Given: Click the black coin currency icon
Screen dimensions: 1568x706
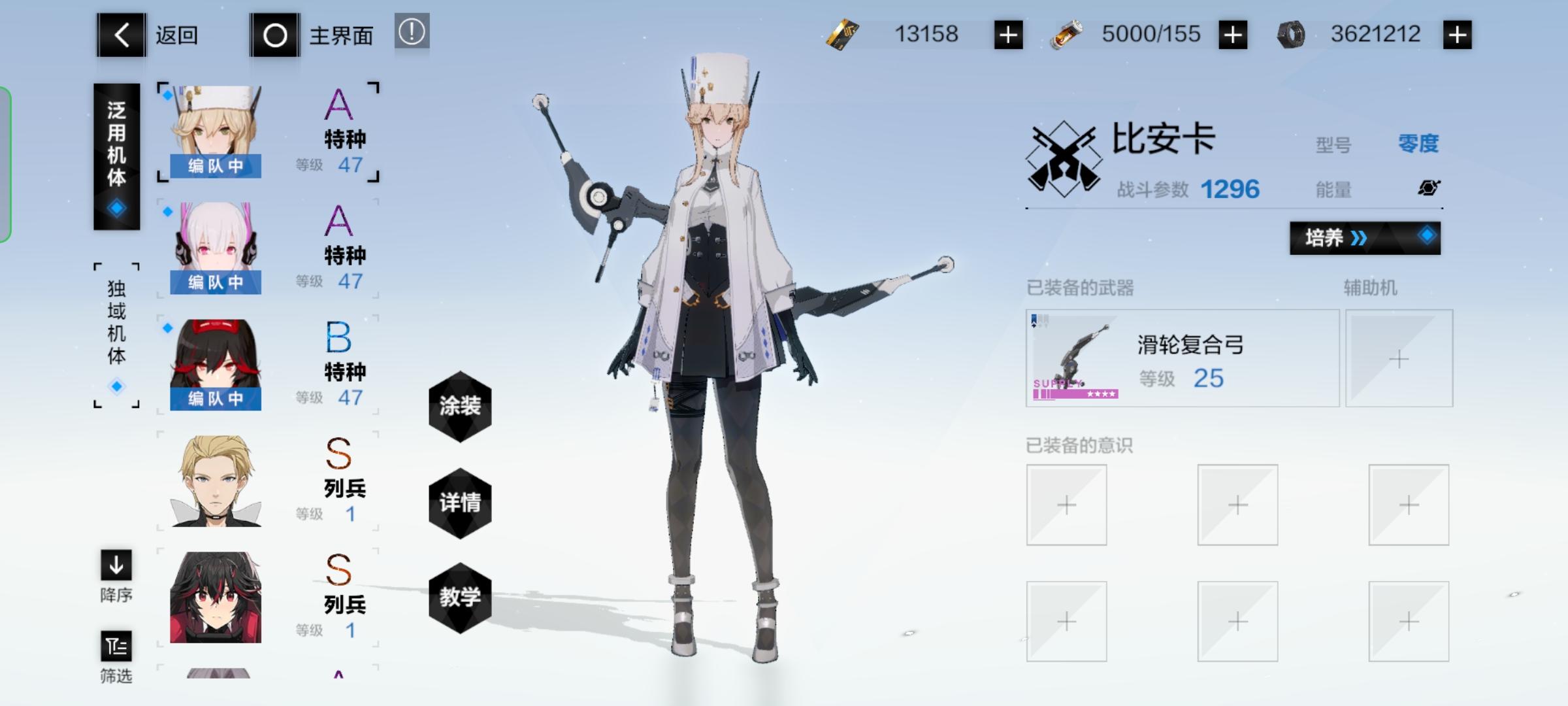Looking at the screenshot, I should (x=1290, y=33).
